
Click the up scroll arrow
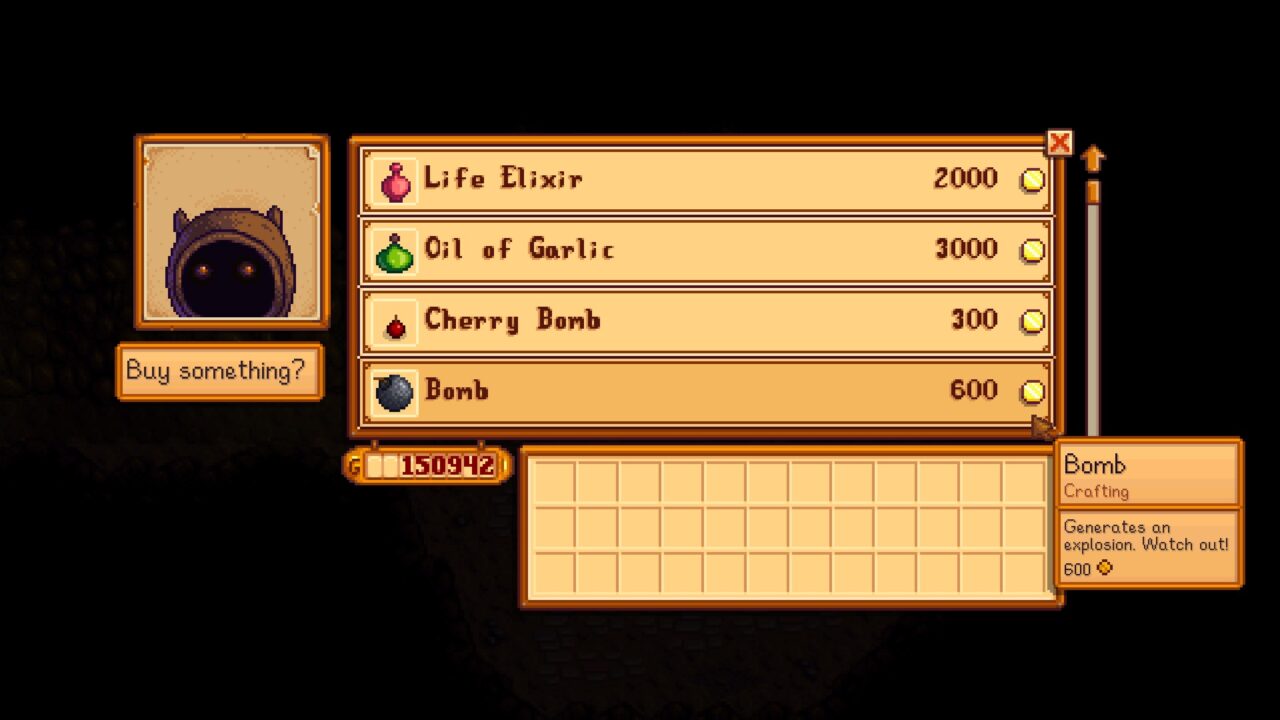[1093, 156]
